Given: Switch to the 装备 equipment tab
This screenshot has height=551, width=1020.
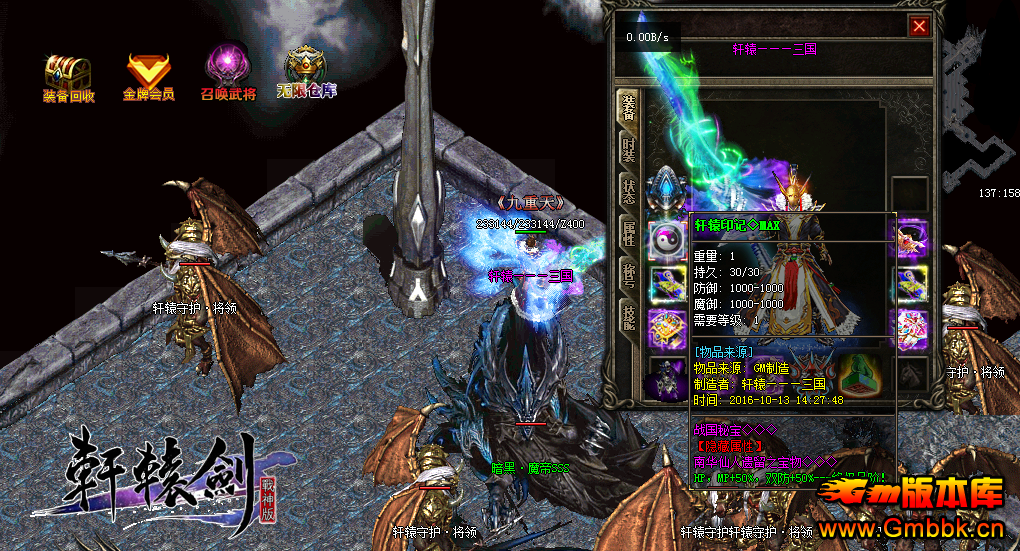Looking at the screenshot, I should point(628,107).
